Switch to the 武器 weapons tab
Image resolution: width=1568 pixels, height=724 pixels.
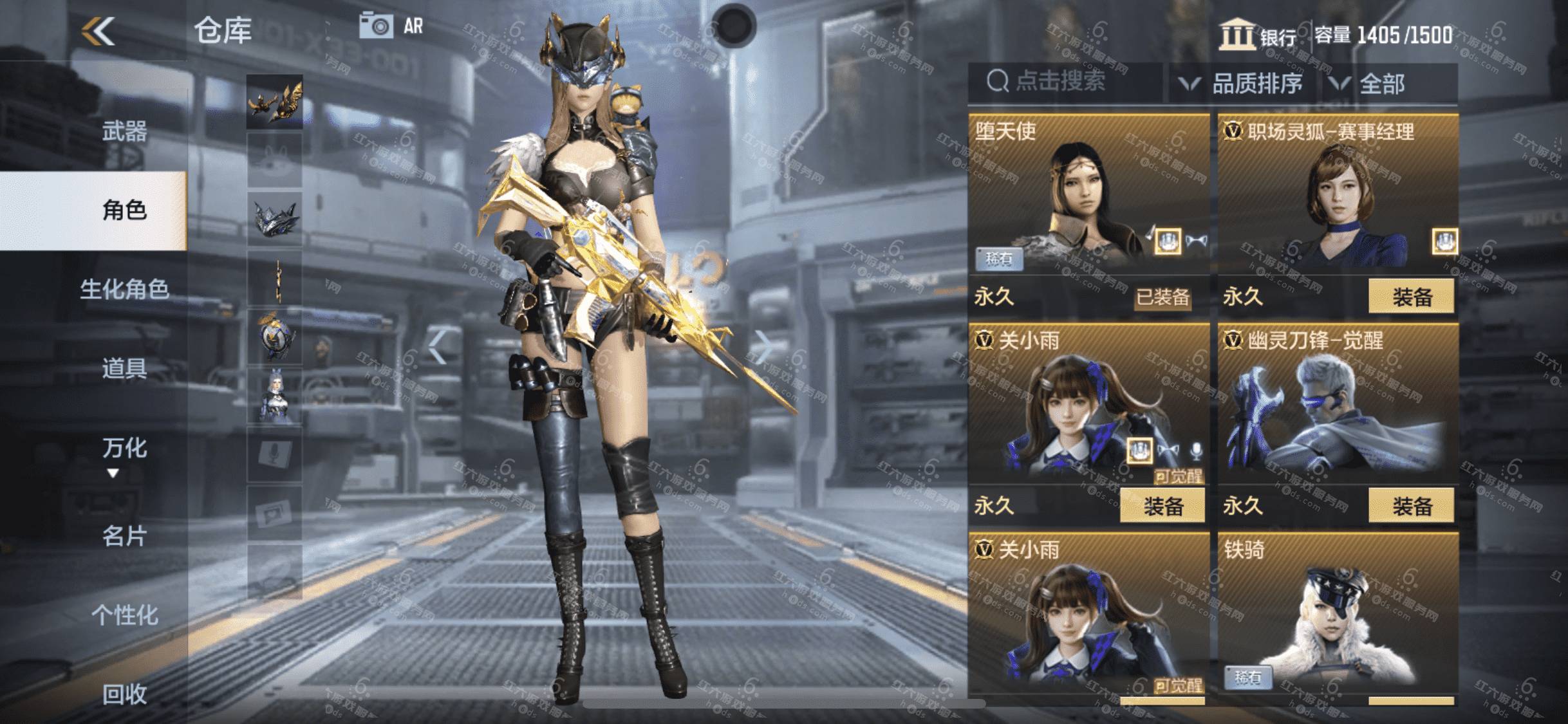(x=124, y=131)
